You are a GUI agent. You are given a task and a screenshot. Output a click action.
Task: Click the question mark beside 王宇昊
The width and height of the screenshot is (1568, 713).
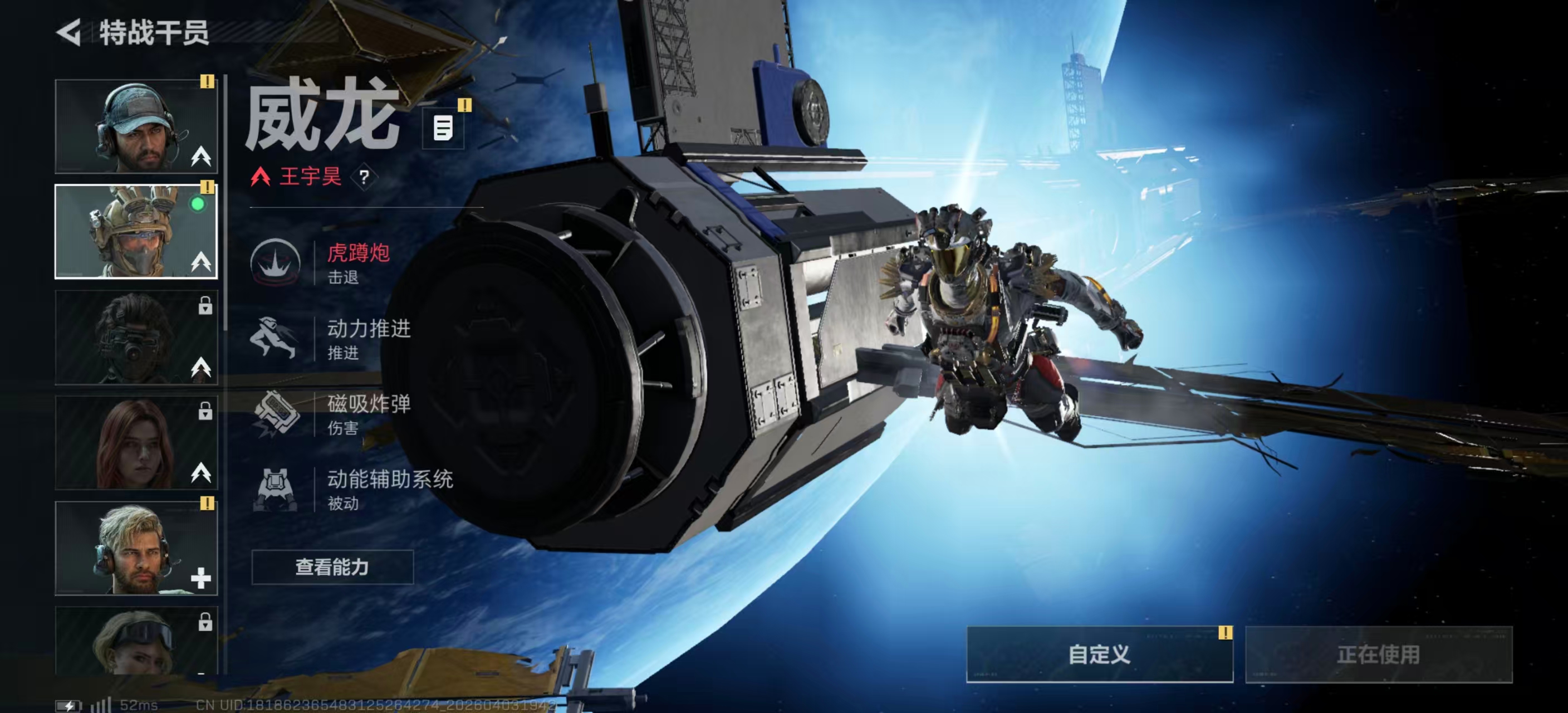tap(364, 177)
